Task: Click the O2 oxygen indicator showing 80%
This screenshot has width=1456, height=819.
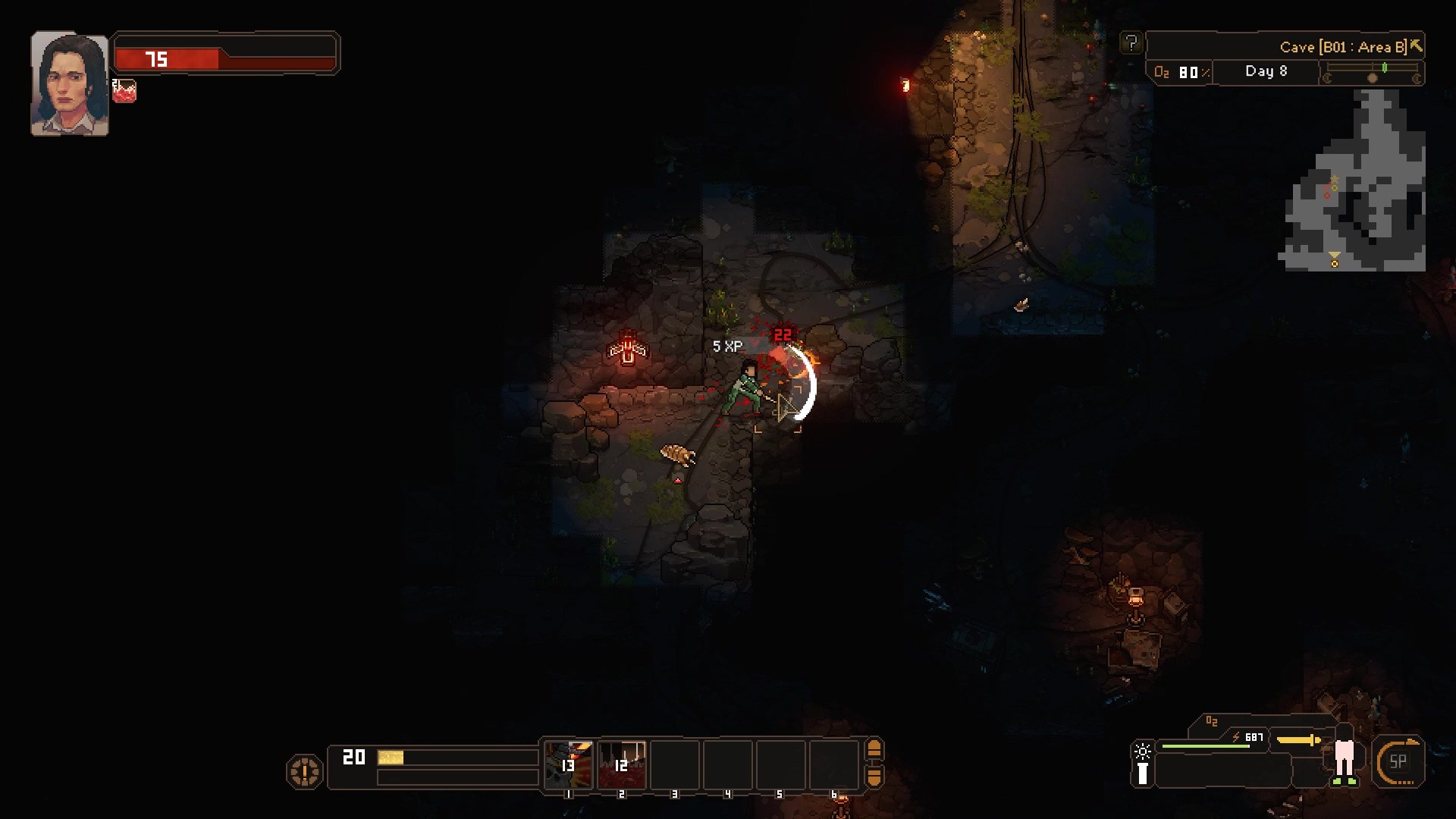Action: tap(1181, 73)
